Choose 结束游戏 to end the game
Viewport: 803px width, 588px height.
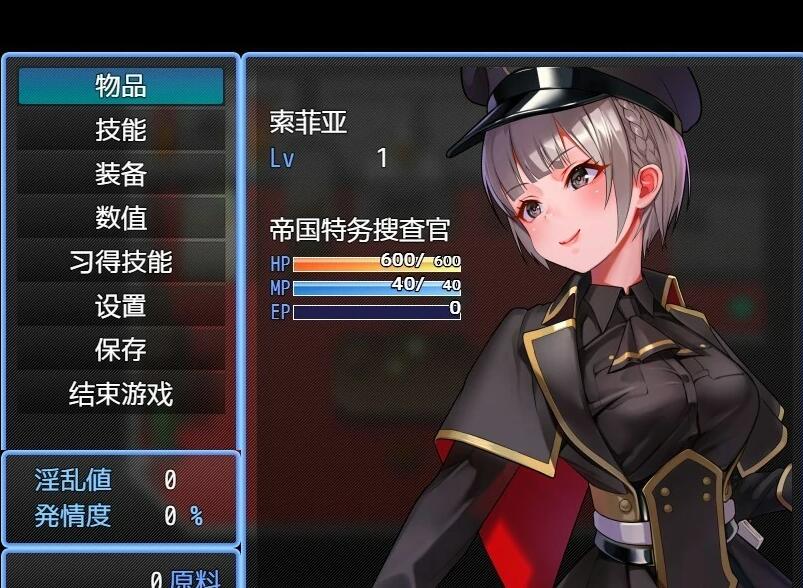121,394
